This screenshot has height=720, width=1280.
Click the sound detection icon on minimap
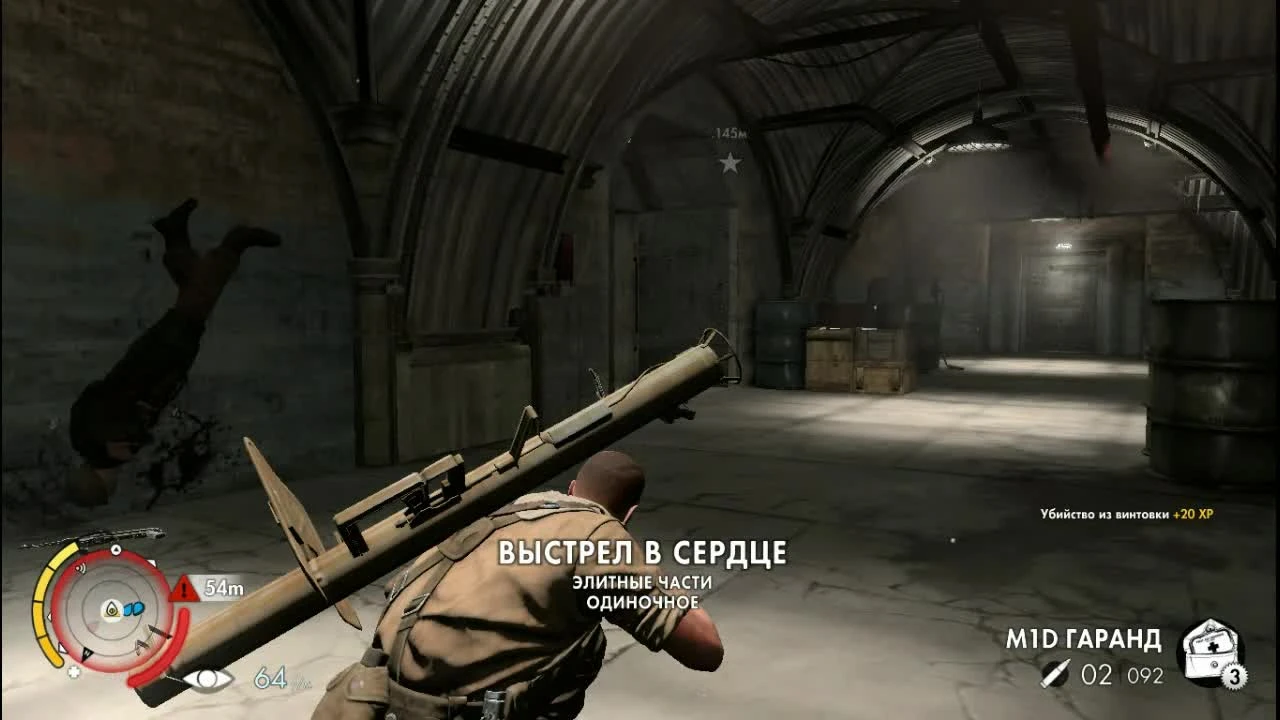(81, 567)
